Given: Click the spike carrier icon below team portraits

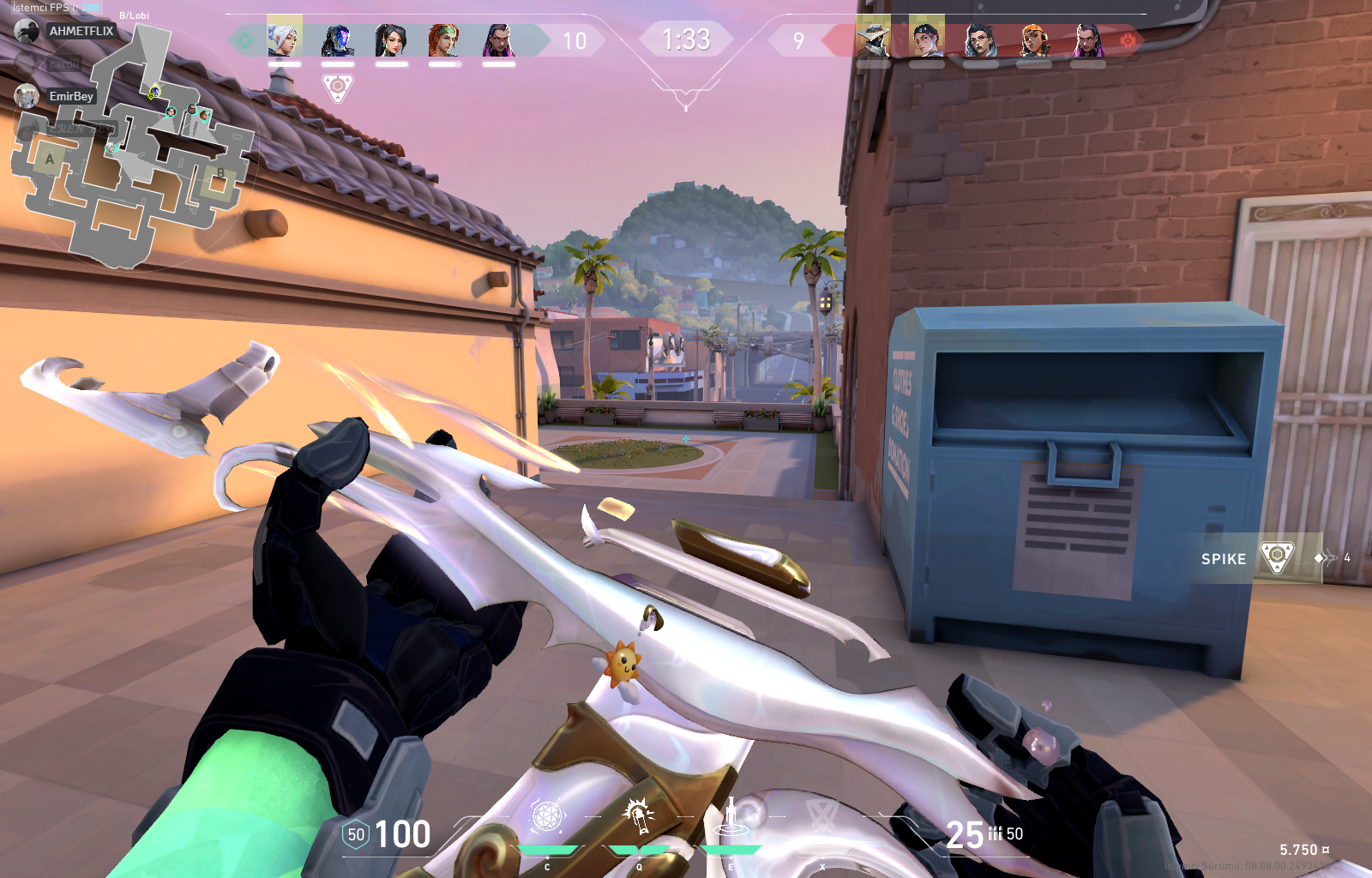Looking at the screenshot, I should (338, 87).
